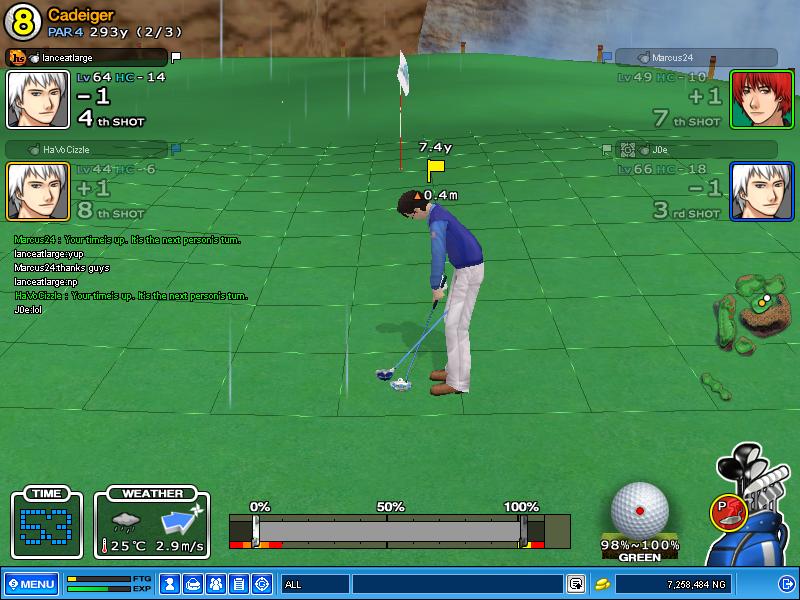Click the single-person profile icon
The height and width of the screenshot is (600, 800).
point(170,584)
